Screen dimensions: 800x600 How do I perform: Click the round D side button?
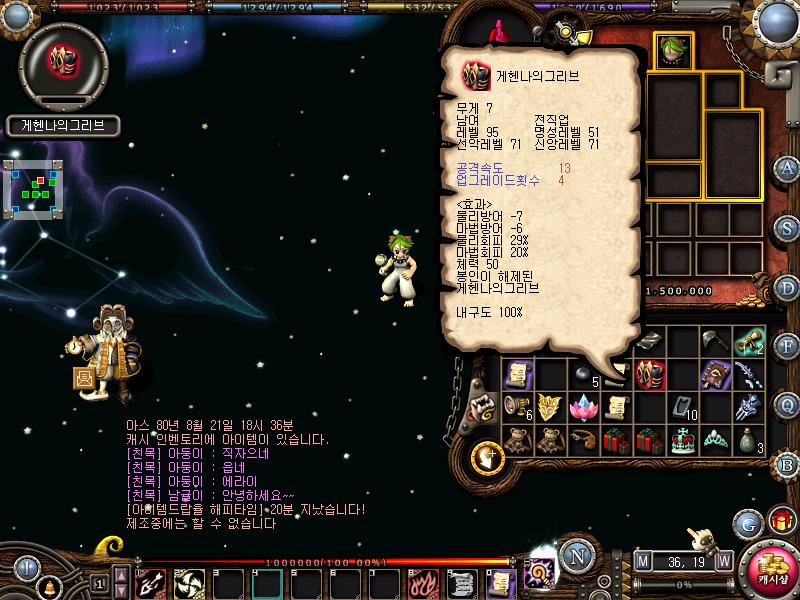(788, 287)
